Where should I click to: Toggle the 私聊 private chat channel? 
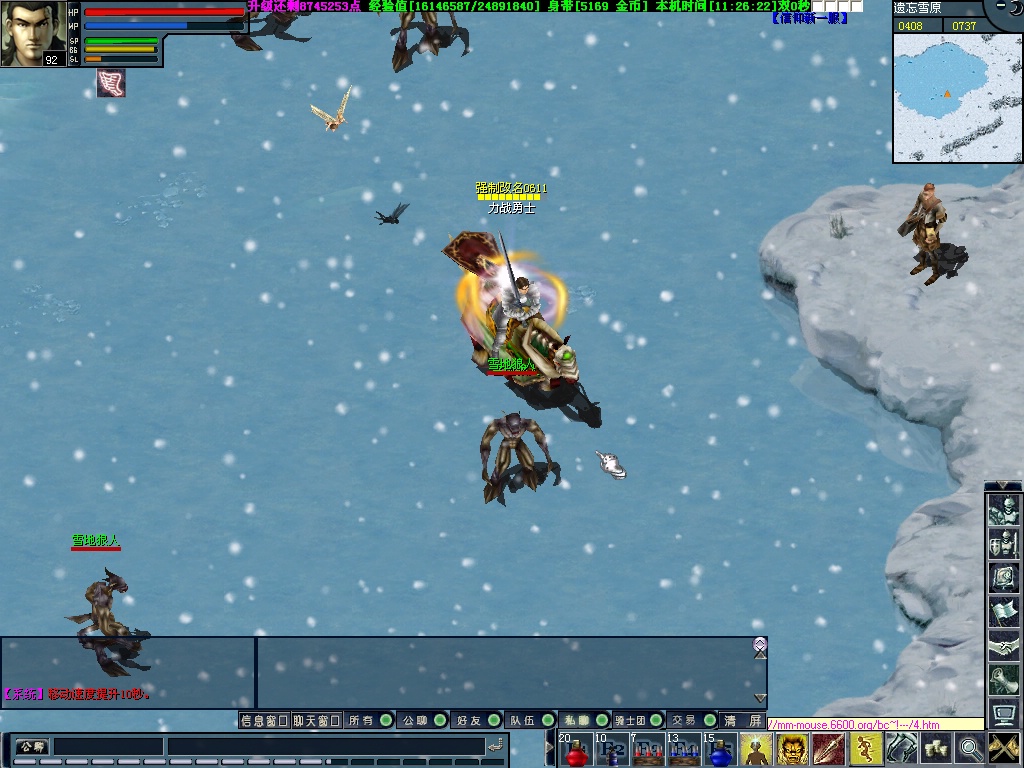[x=584, y=720]
